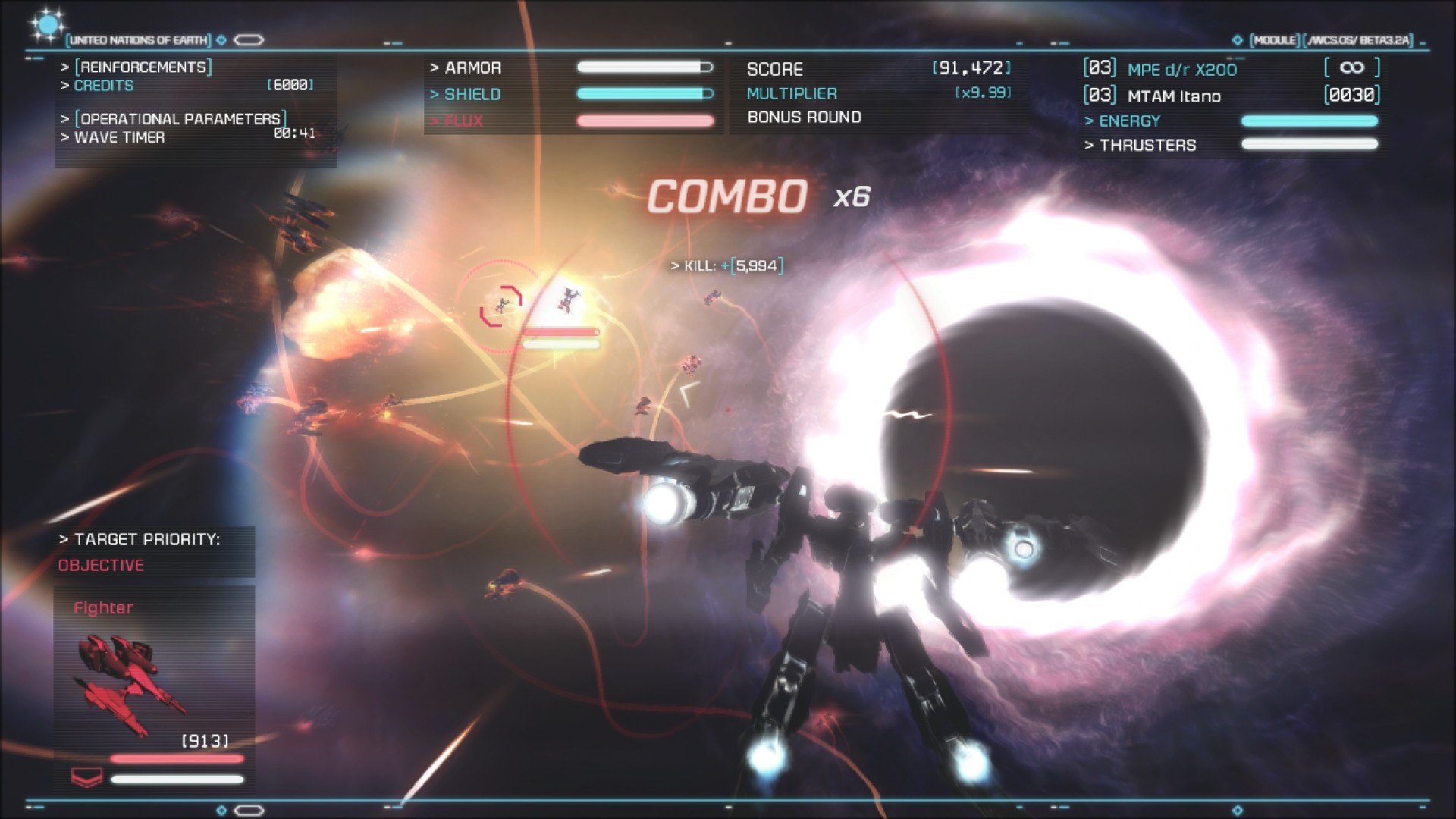
Task: Click the blue sun emblem in the top-left corner
Action: coord(48,25)
